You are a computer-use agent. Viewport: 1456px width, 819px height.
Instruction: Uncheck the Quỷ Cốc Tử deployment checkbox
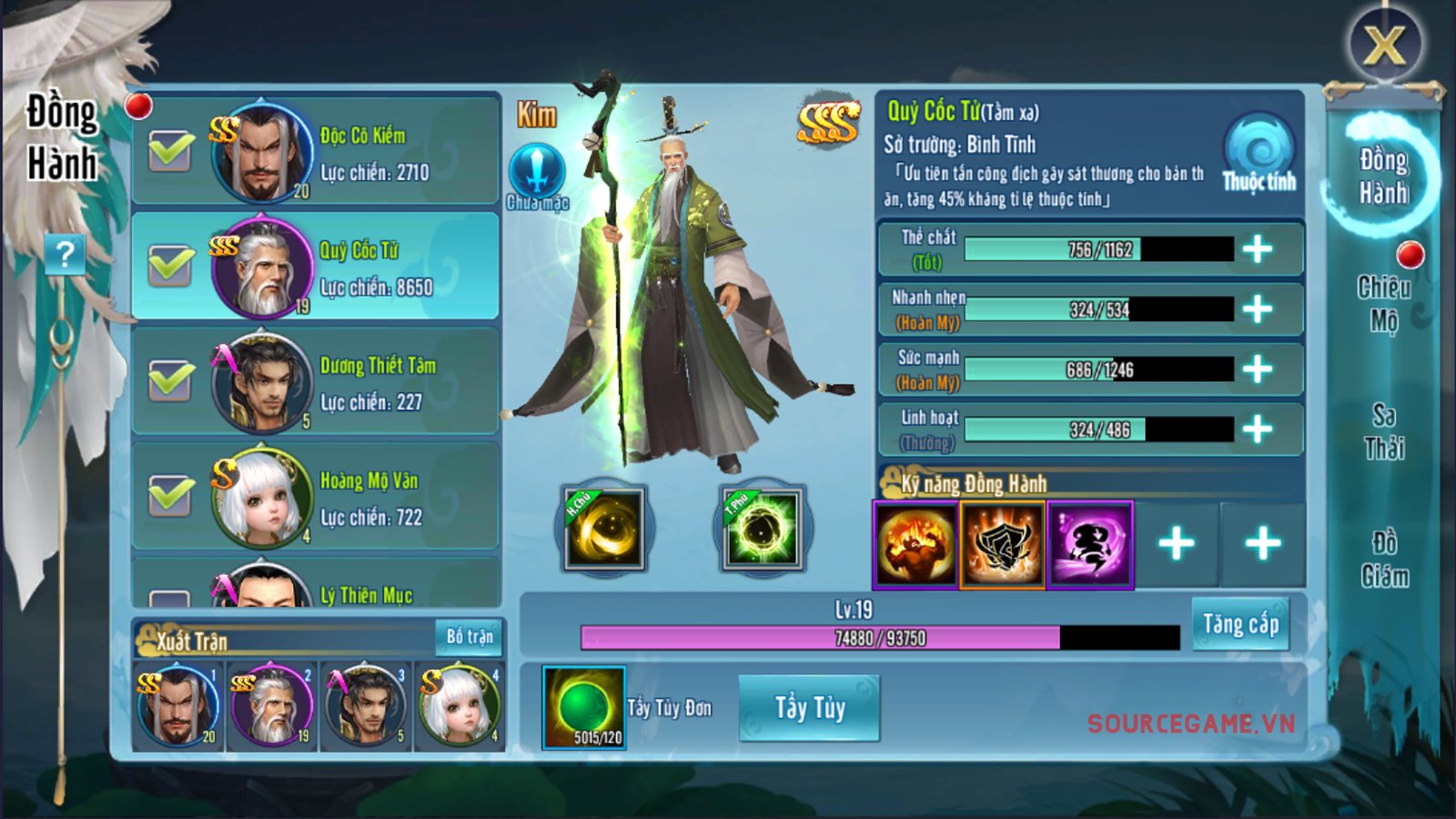(171, 266)
